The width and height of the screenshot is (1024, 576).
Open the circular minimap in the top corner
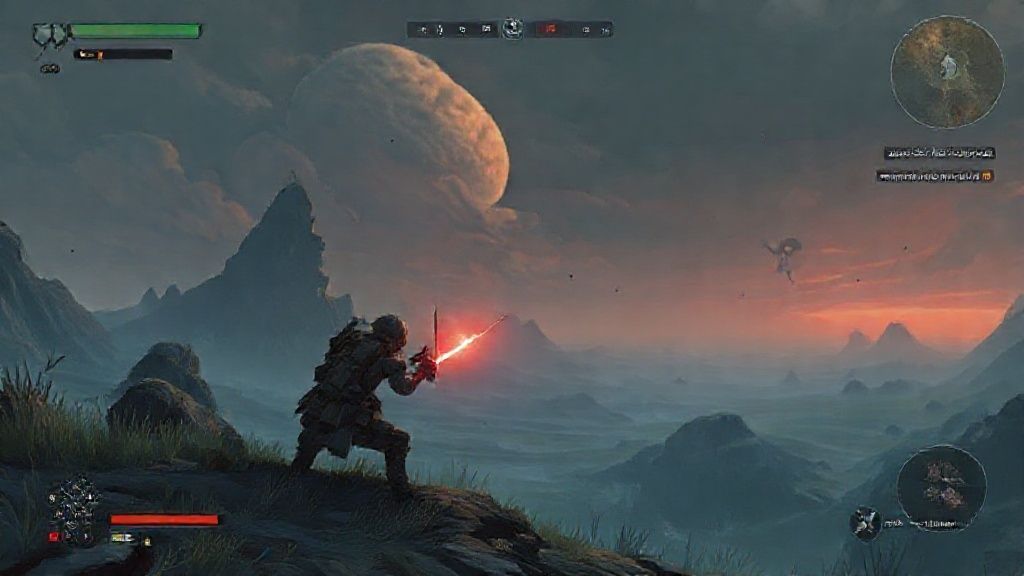947,72
